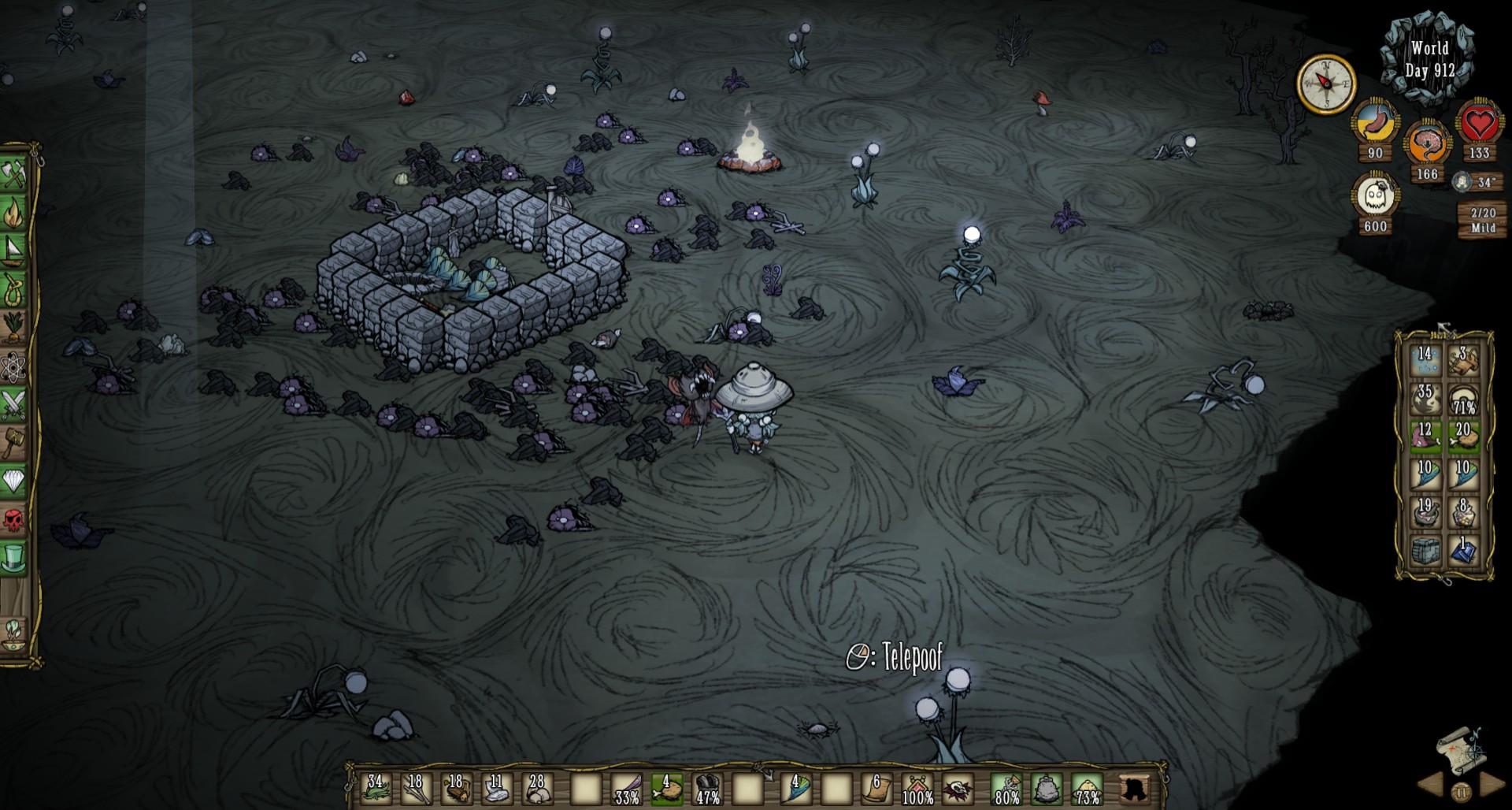Switch to the Refine diamond tab
Viewport: 1512px width, 810px height.
pos(14,481)
